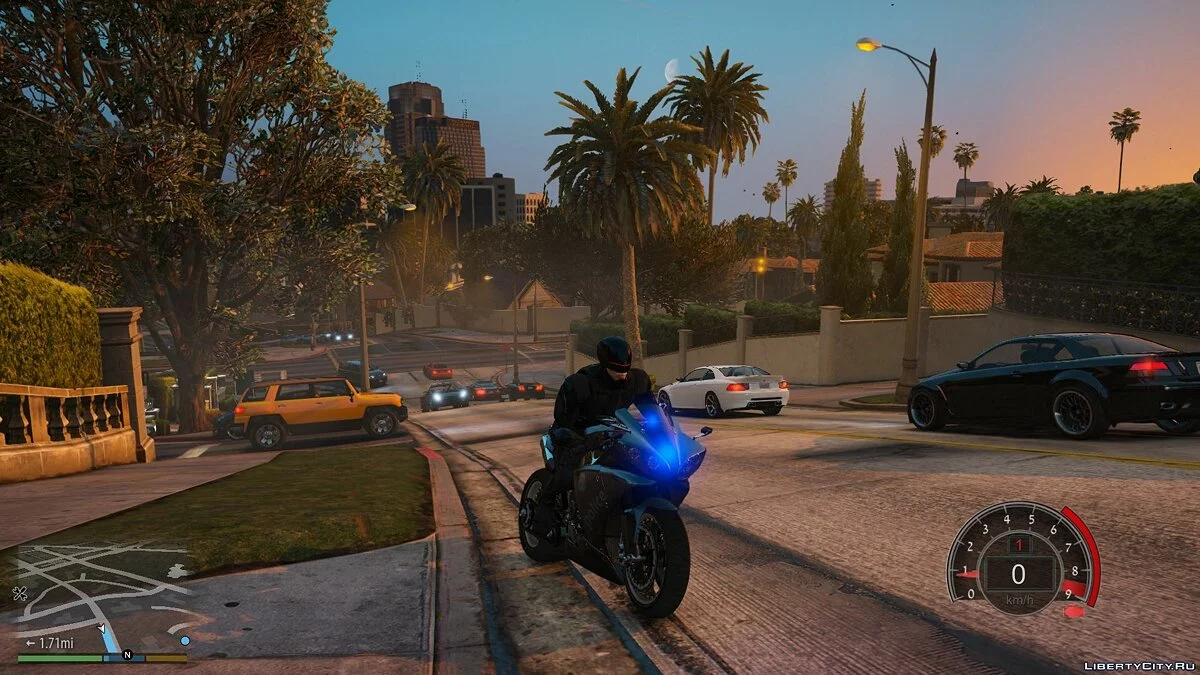
Task: Select the blue circle waypoint blip on minimap
Action: point(185,640)
